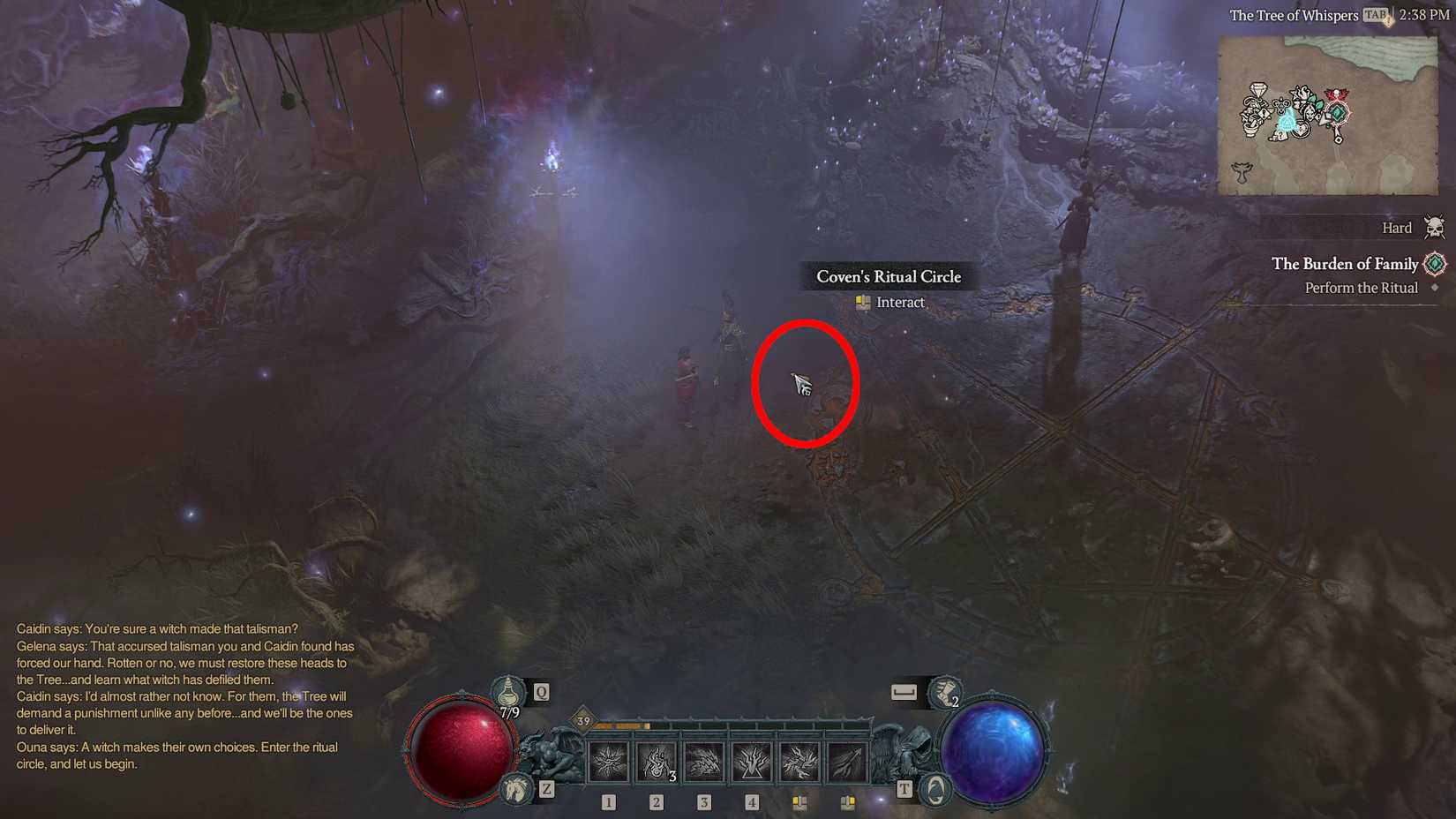Viewport: 1456px width, 819px height.
Task: Select the Coven's Ritual Circle label
Action: [x=889, y=276]
